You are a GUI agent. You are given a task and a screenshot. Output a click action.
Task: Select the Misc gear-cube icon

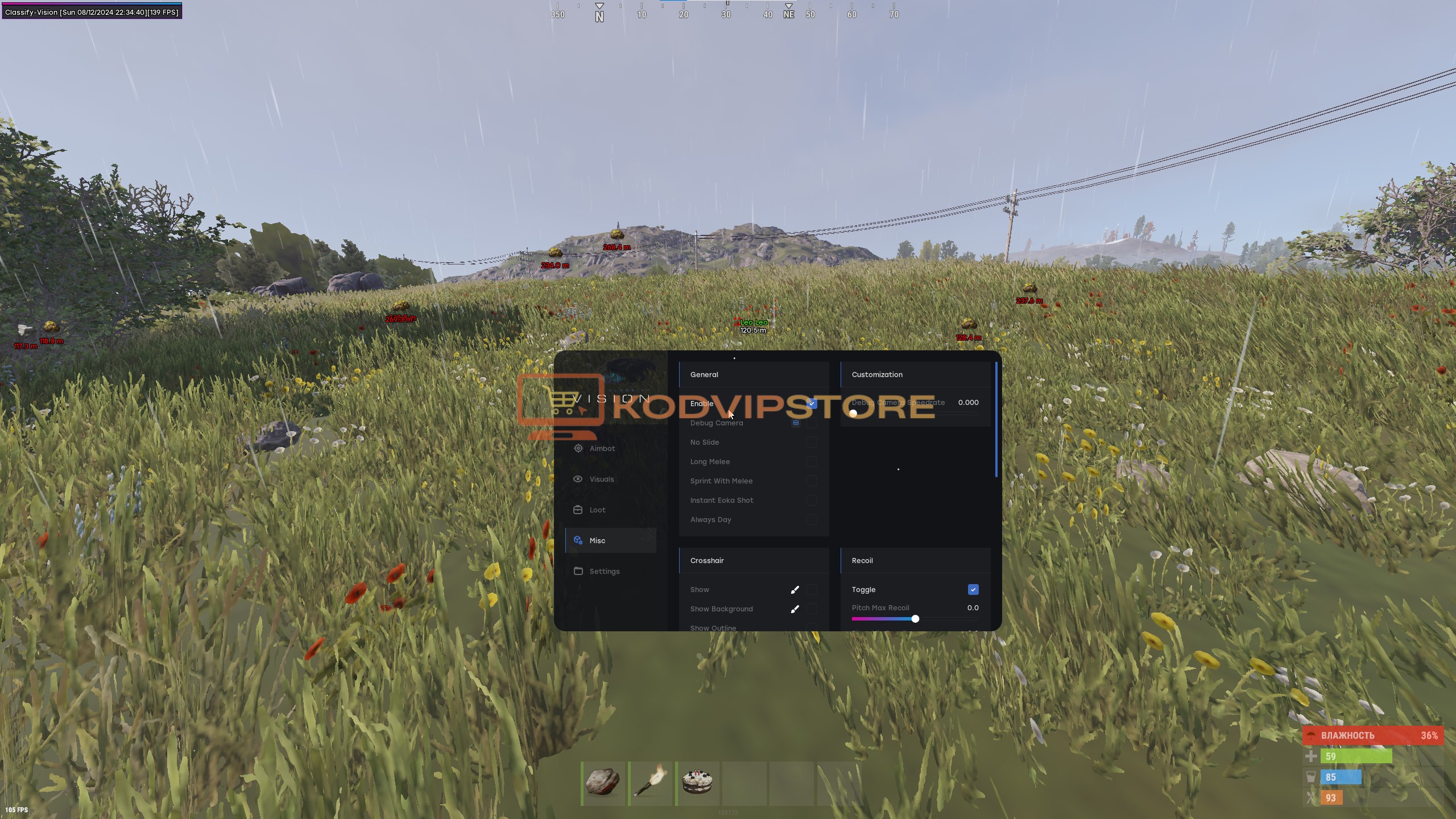pos(578,540)
